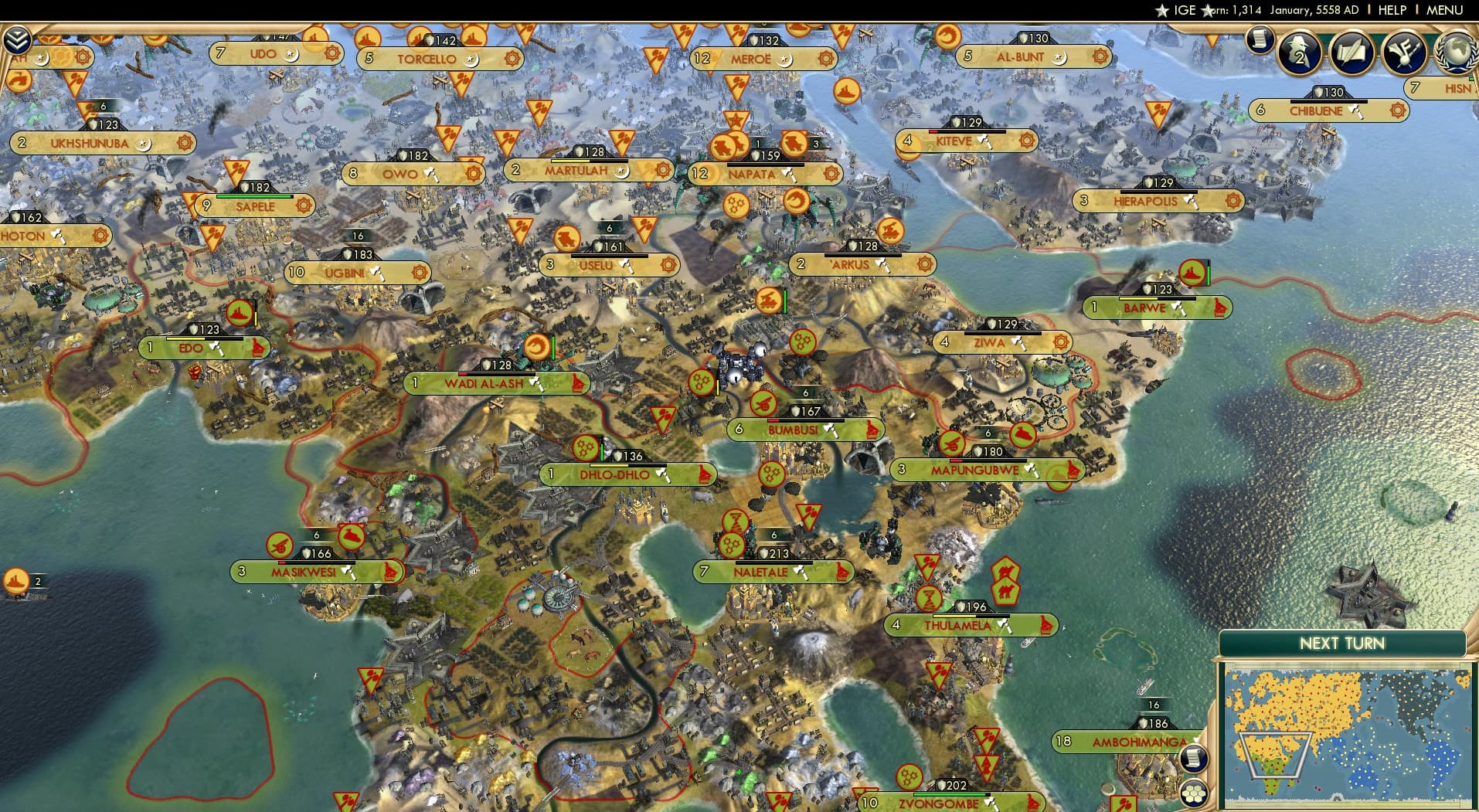Image resolution: width=1479 pixels, height=812 pixels.
Task: Click the gear icon on Torcello's city banner
Action: [511, 58]
